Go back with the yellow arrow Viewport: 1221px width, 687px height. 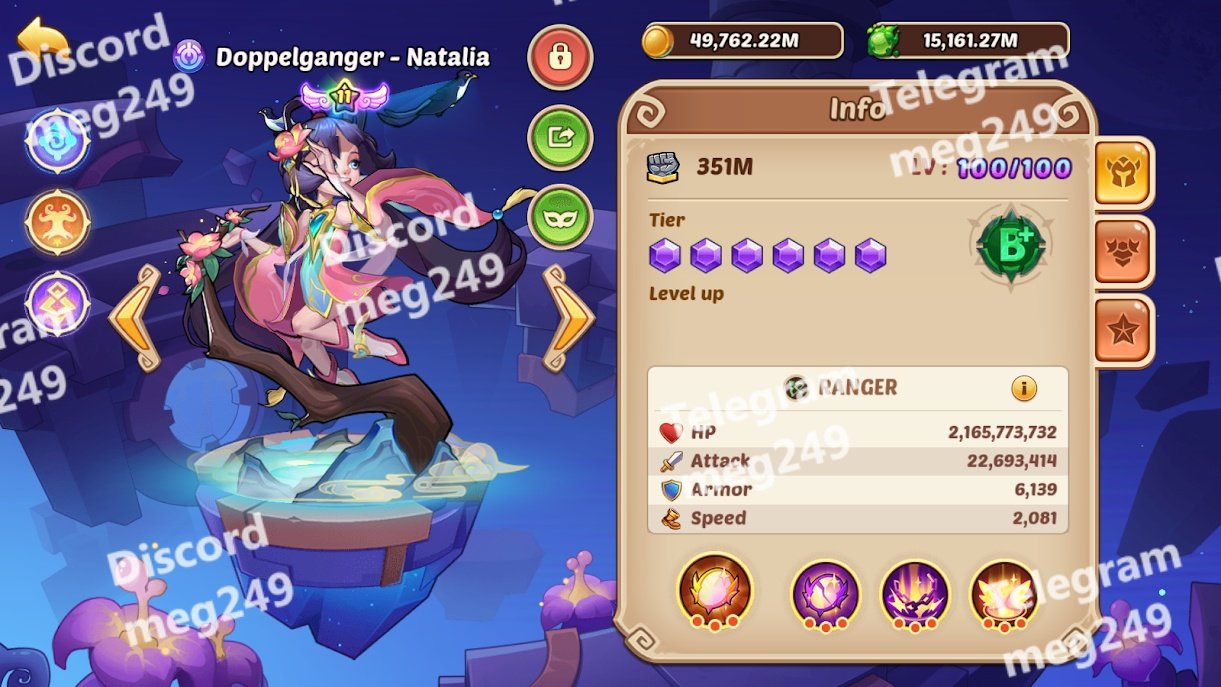43,40
